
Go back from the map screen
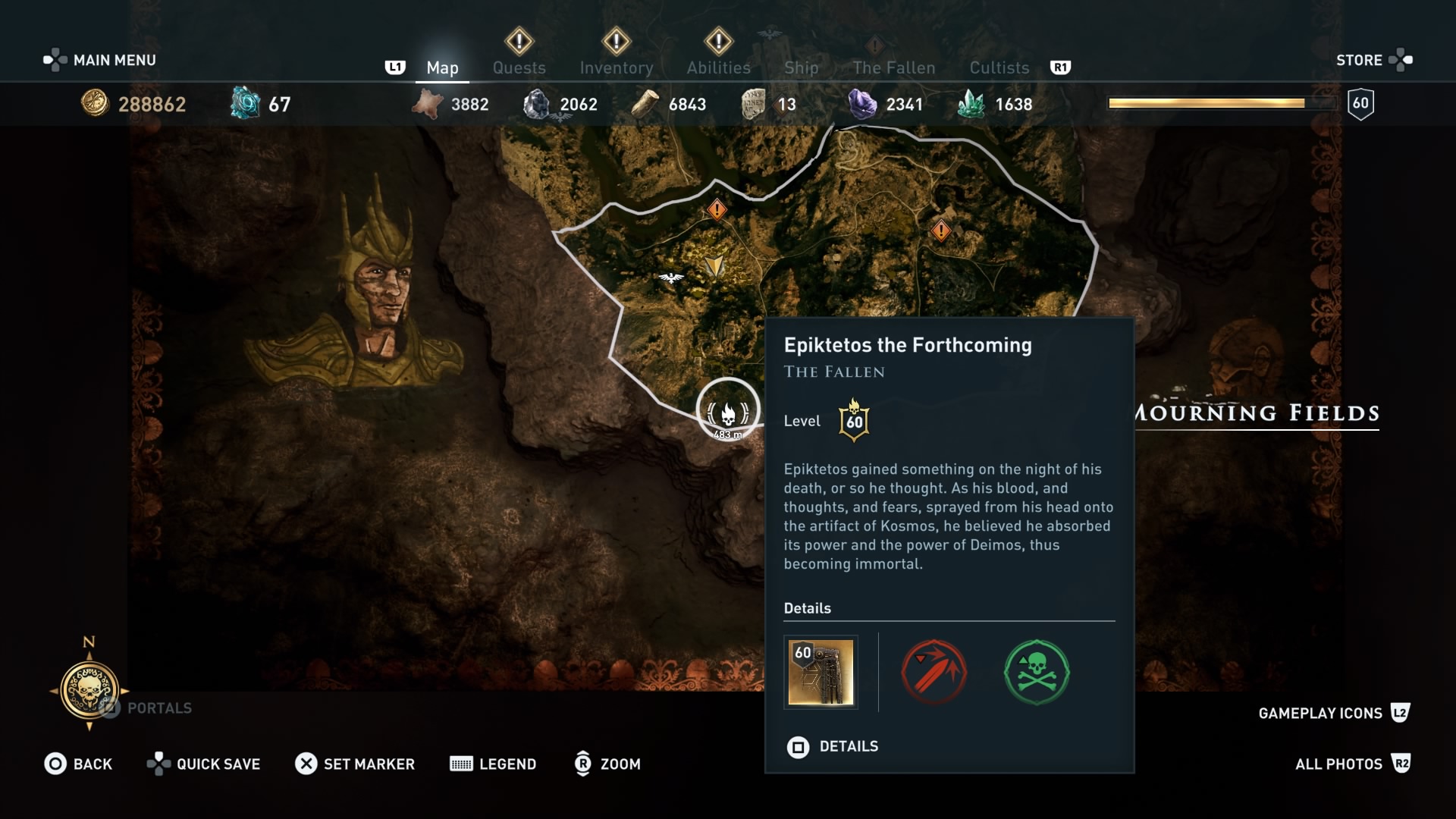point(78,764)
